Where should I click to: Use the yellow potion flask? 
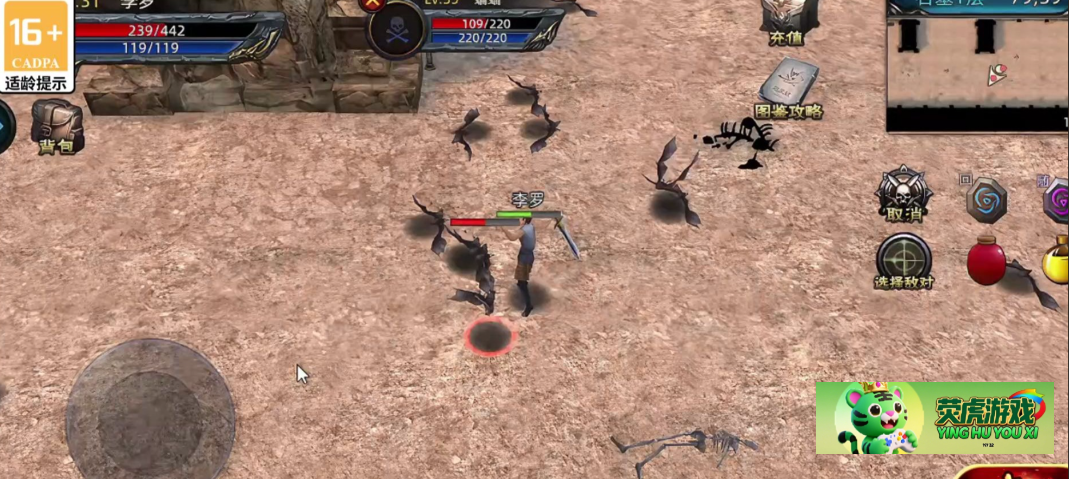tap(1056, 260)
